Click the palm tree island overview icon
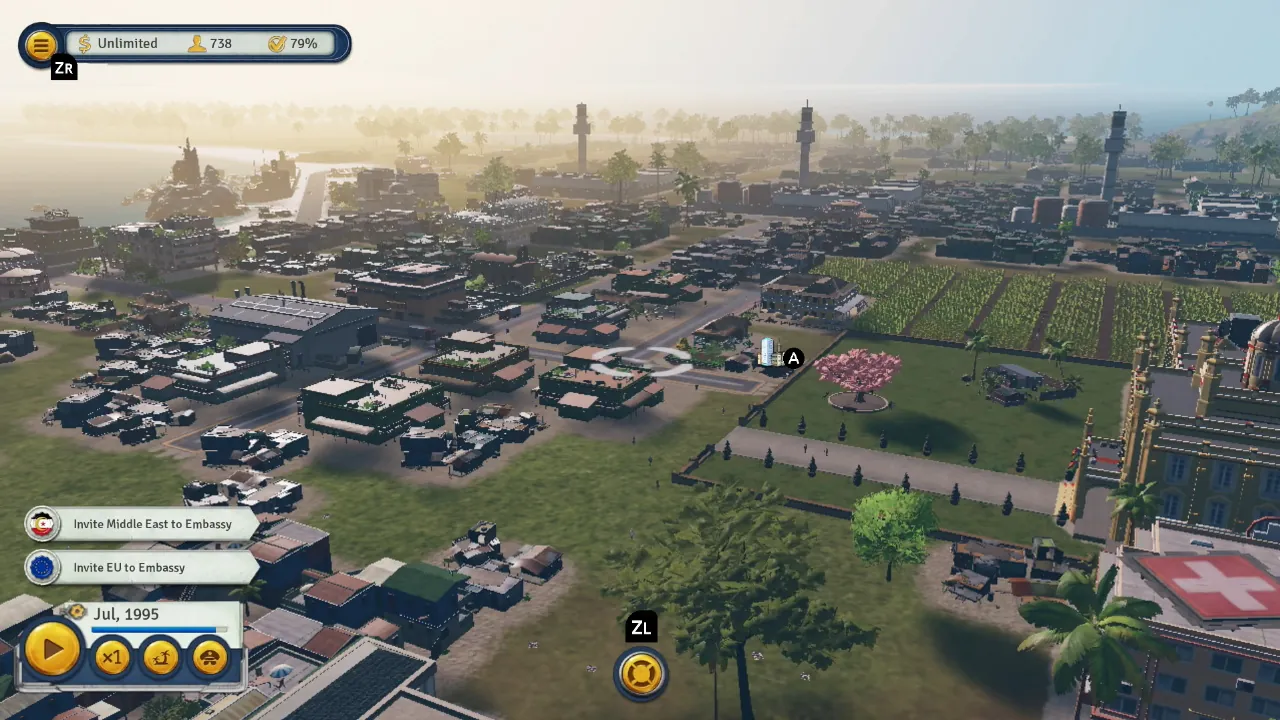This screenshot has width=1280, height=720. [x=161, y=656]
